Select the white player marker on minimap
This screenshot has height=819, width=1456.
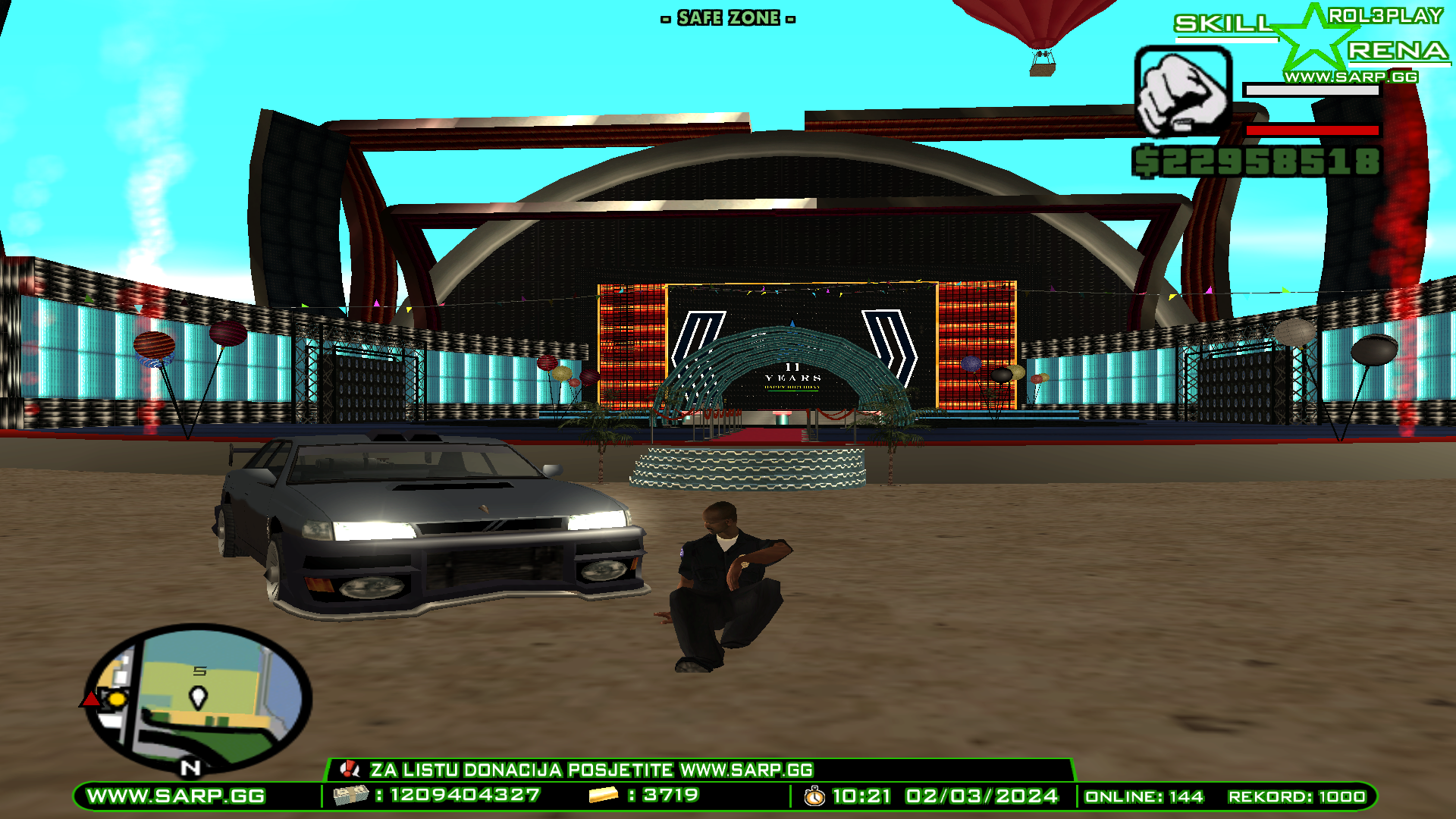click(198, 697)
